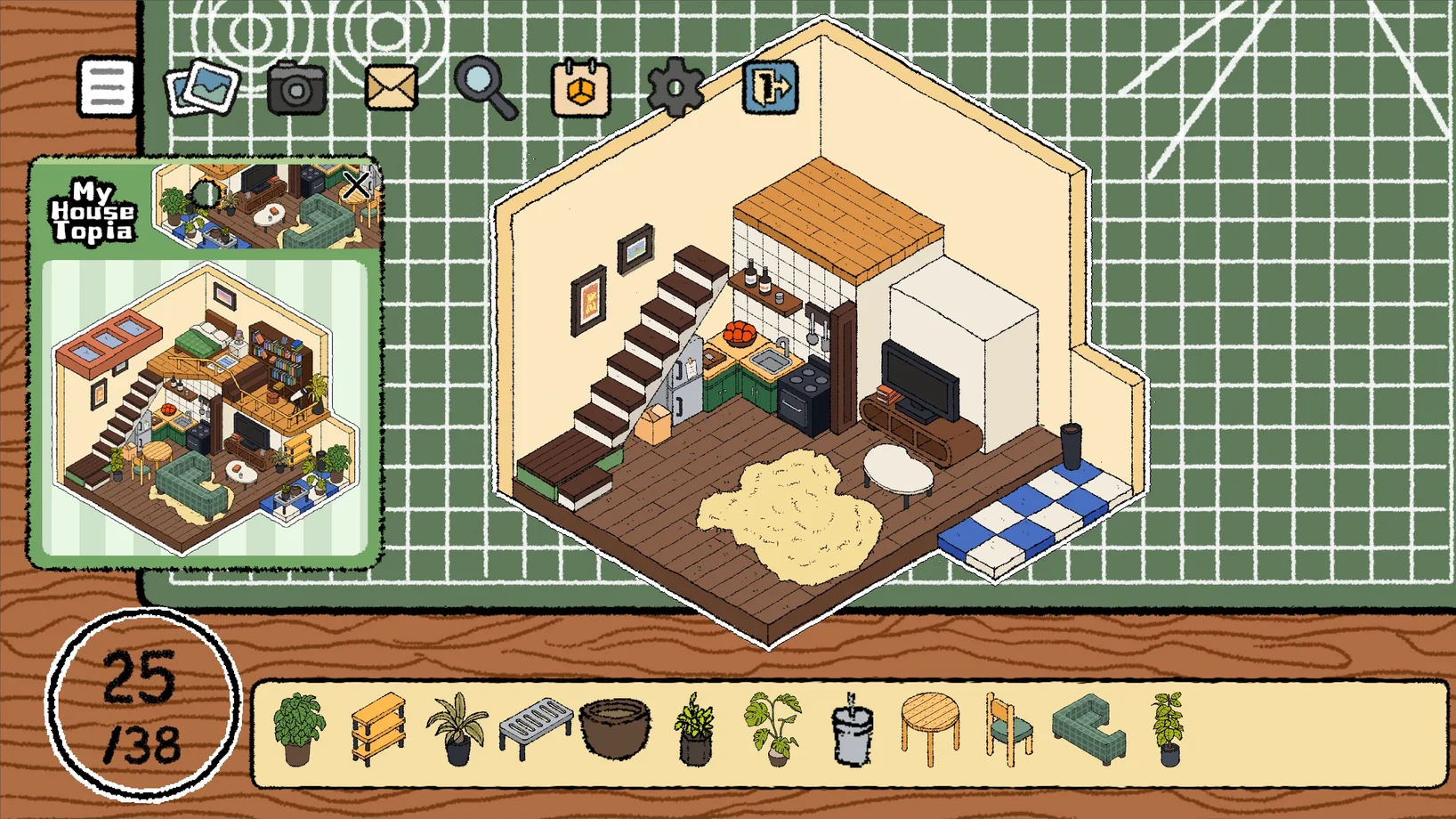Choose the round wooden table item
Image resolution: width=1456 pixels, height=819 pixels.
pyautogui.click(x=930, y=729)
